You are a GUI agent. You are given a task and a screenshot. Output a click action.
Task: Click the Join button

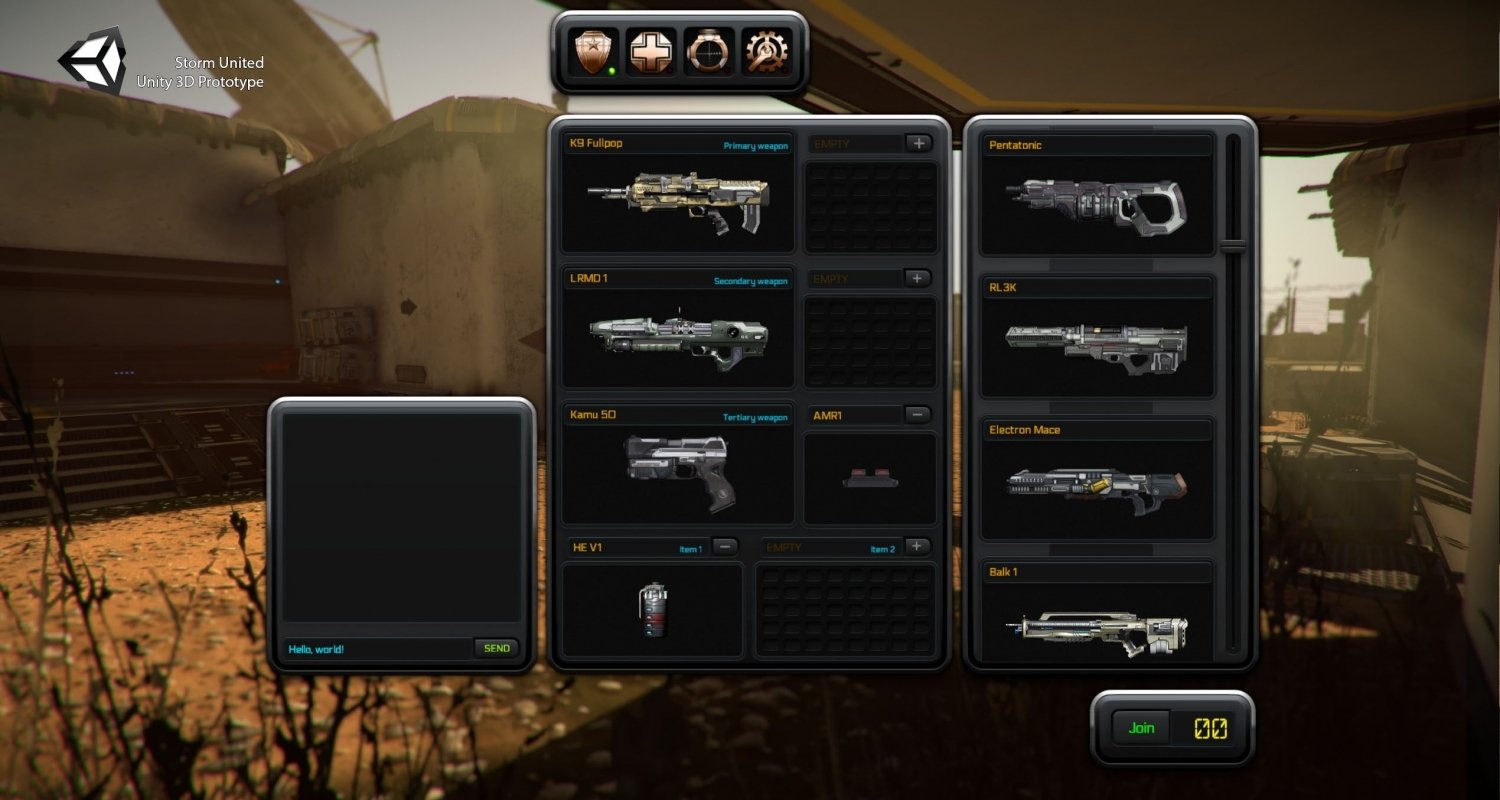pyautogui.click(x=1141, y=728)
